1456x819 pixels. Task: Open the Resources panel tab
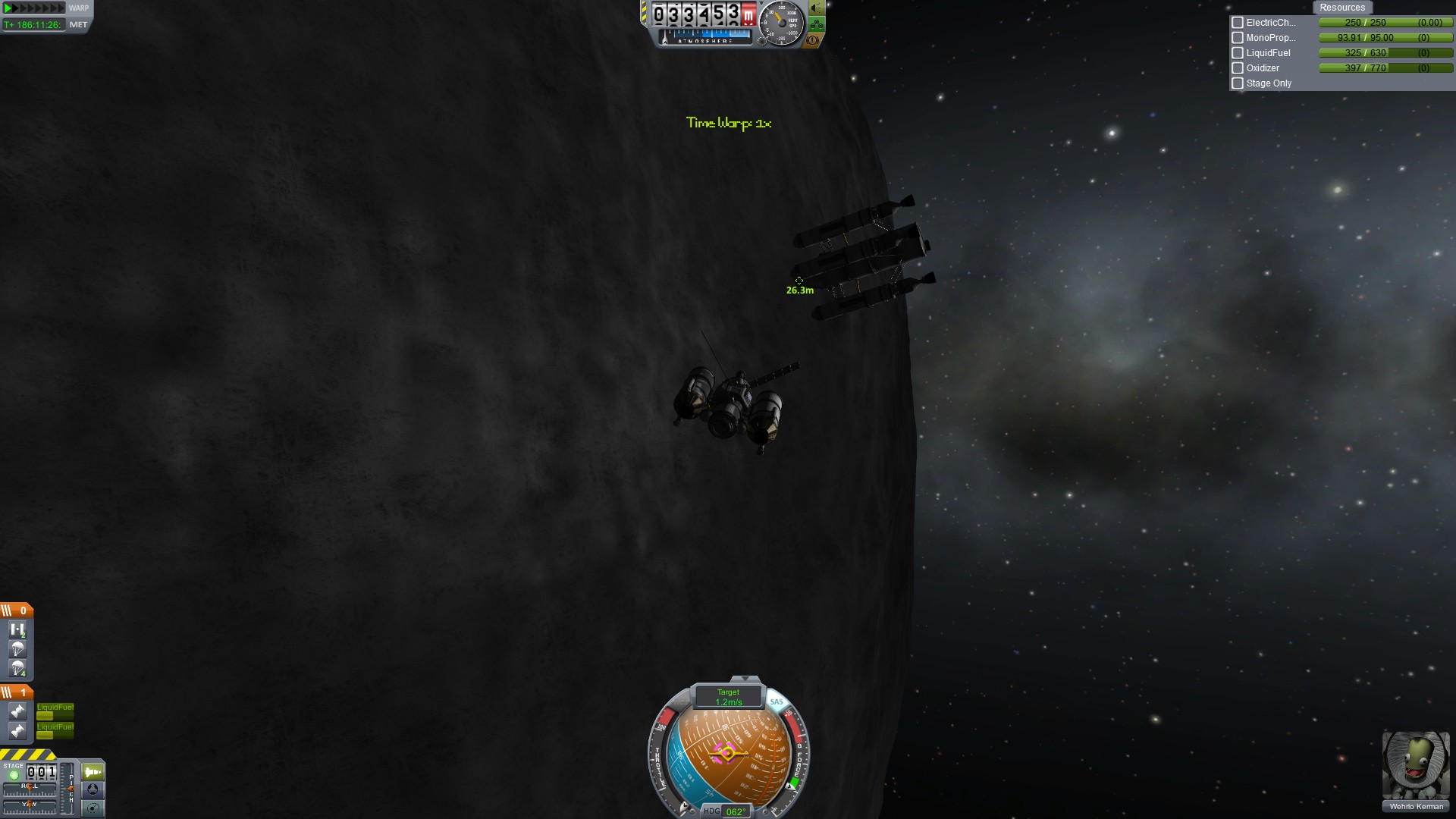(x=1341, y=8)
